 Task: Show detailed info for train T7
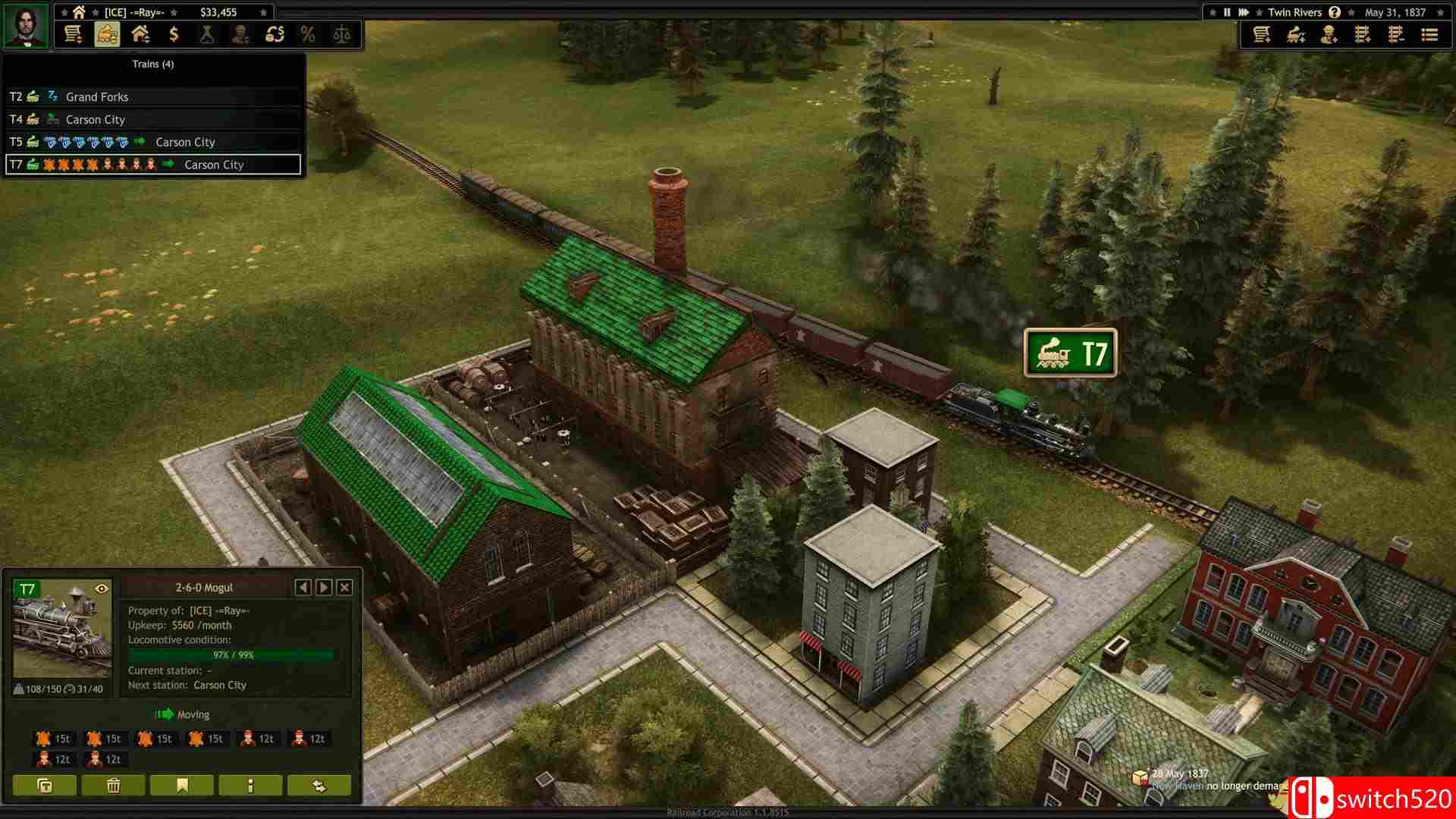(x=250, y=786)
